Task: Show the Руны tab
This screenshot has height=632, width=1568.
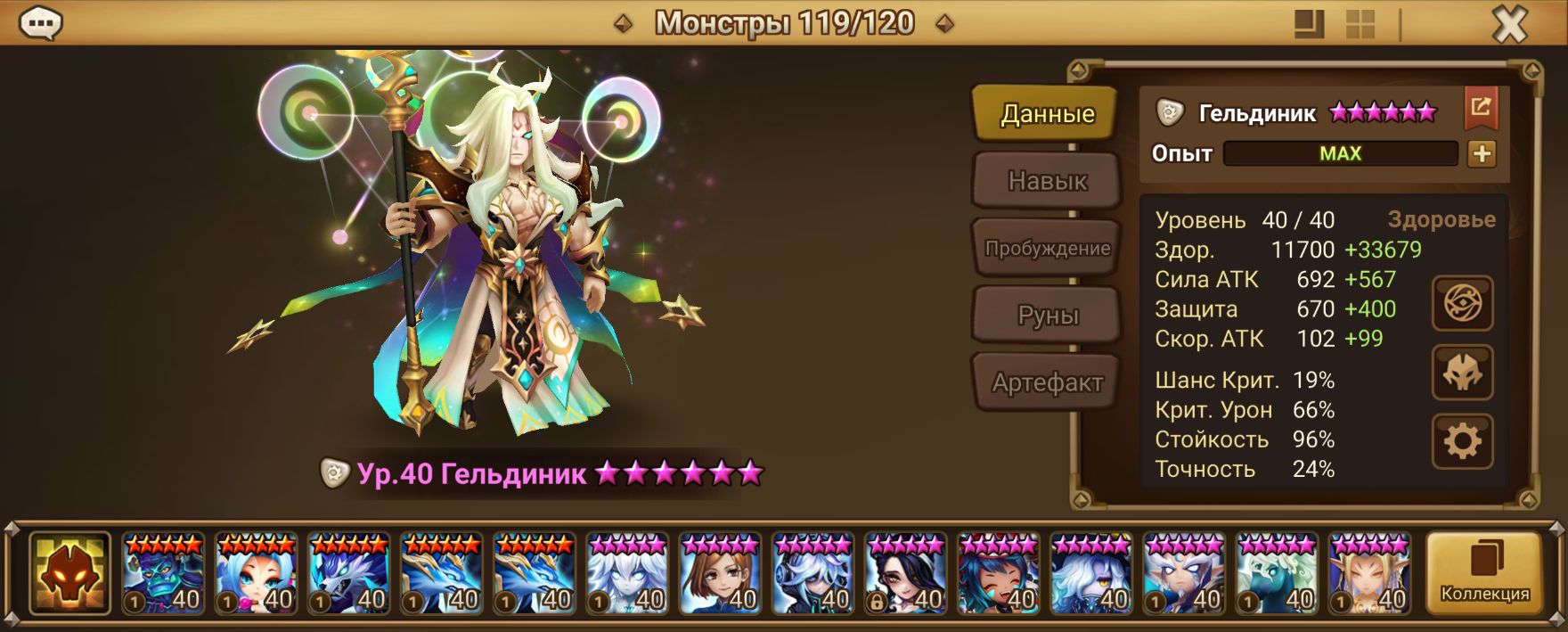Action: [1047, 316]
